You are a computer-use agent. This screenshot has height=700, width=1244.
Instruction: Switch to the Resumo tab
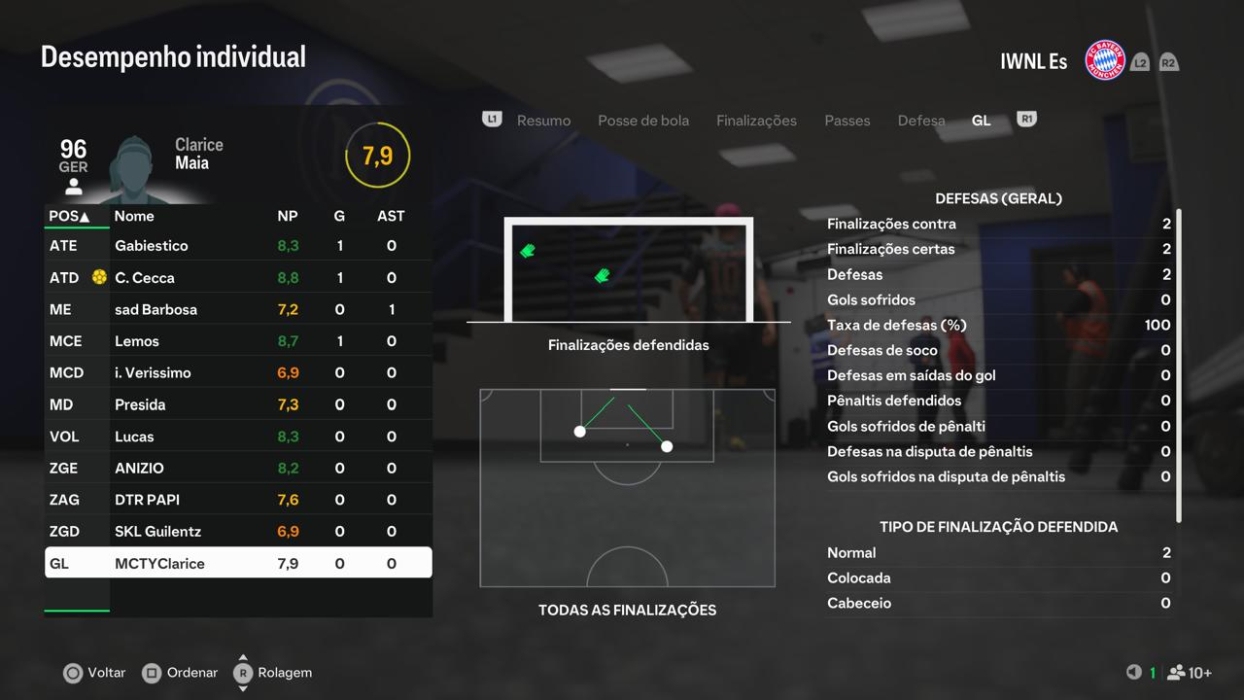[543, 121]
